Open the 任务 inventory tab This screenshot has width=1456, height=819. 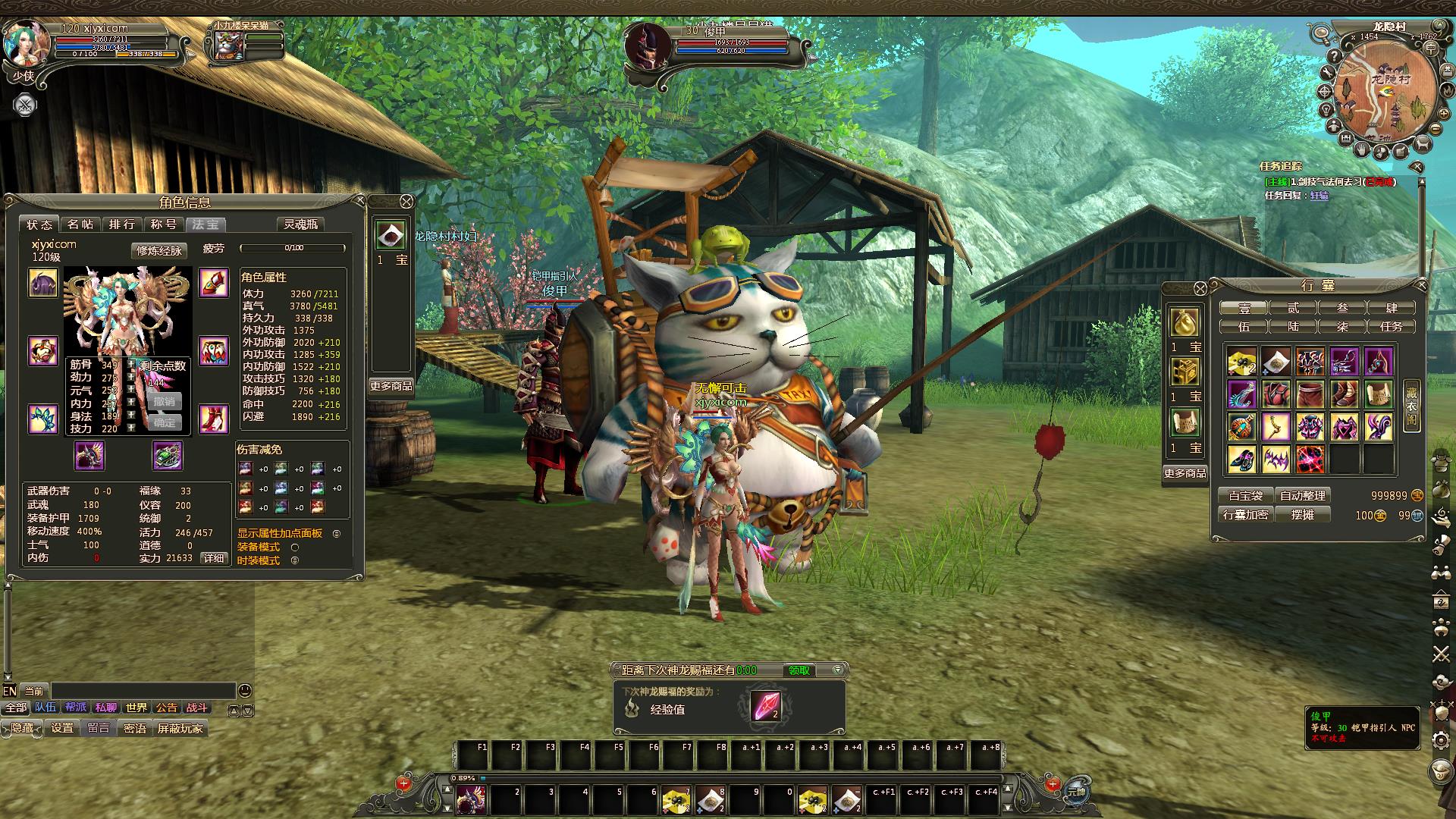pyautogui.click(x=1391, y=327)
